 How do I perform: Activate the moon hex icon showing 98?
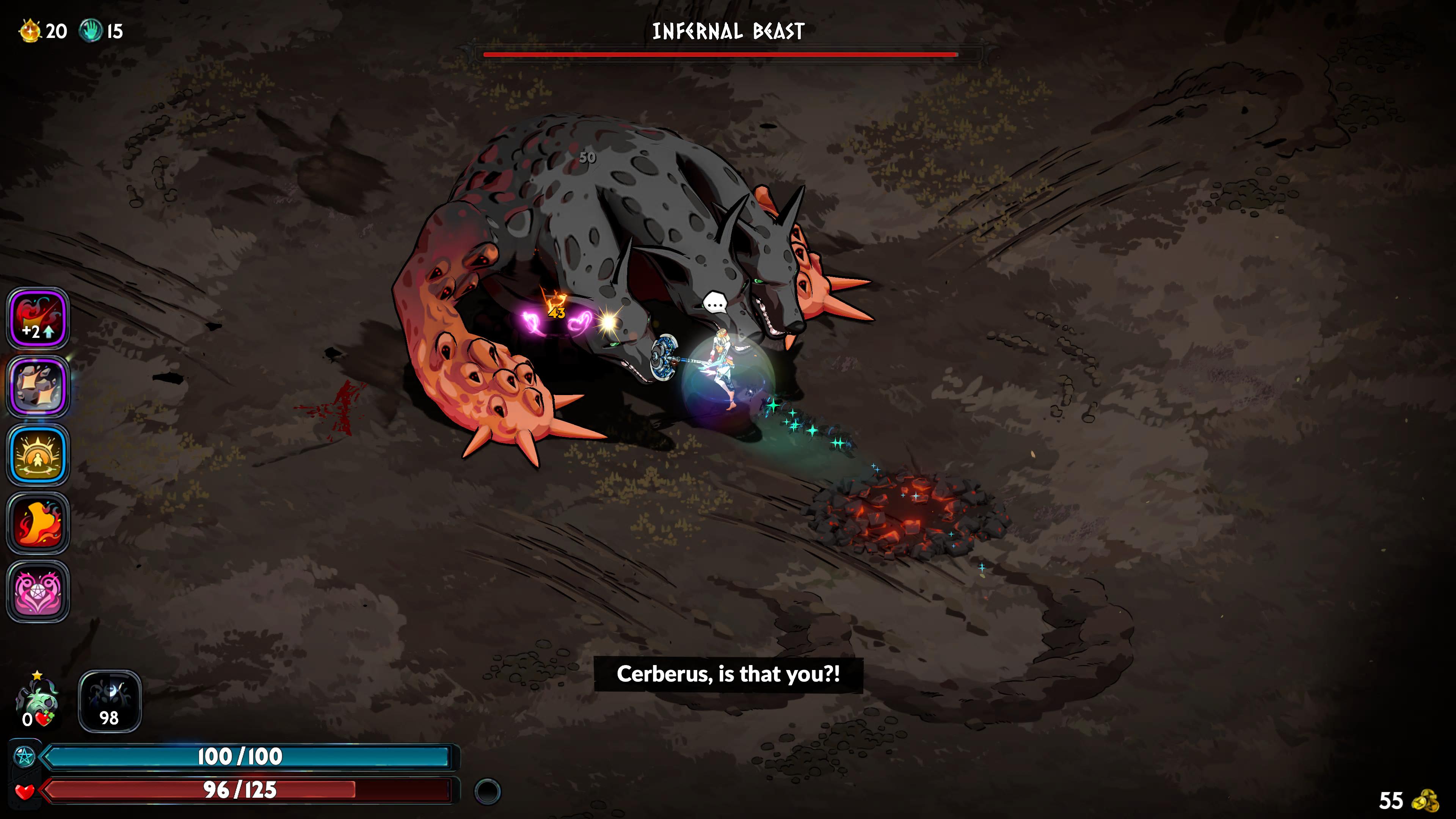110,701
